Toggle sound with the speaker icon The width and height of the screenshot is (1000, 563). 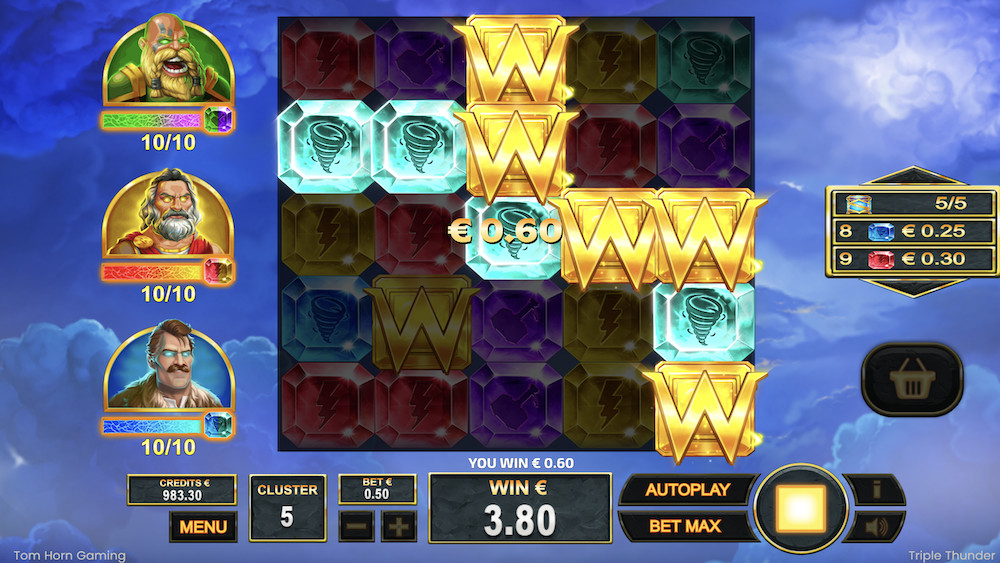click(x=877, y=526)
